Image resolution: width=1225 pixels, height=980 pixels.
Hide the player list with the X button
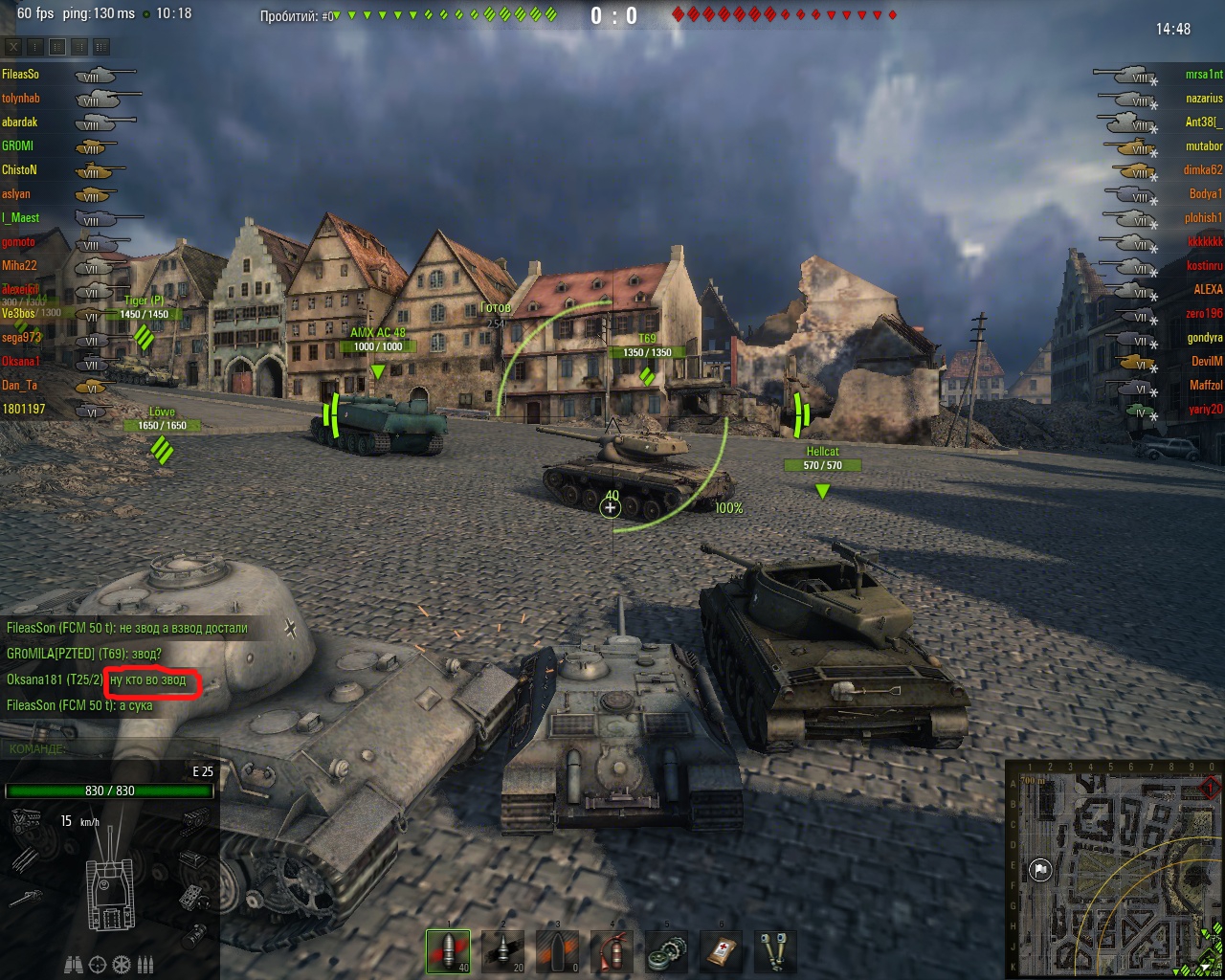coord(13,46)
